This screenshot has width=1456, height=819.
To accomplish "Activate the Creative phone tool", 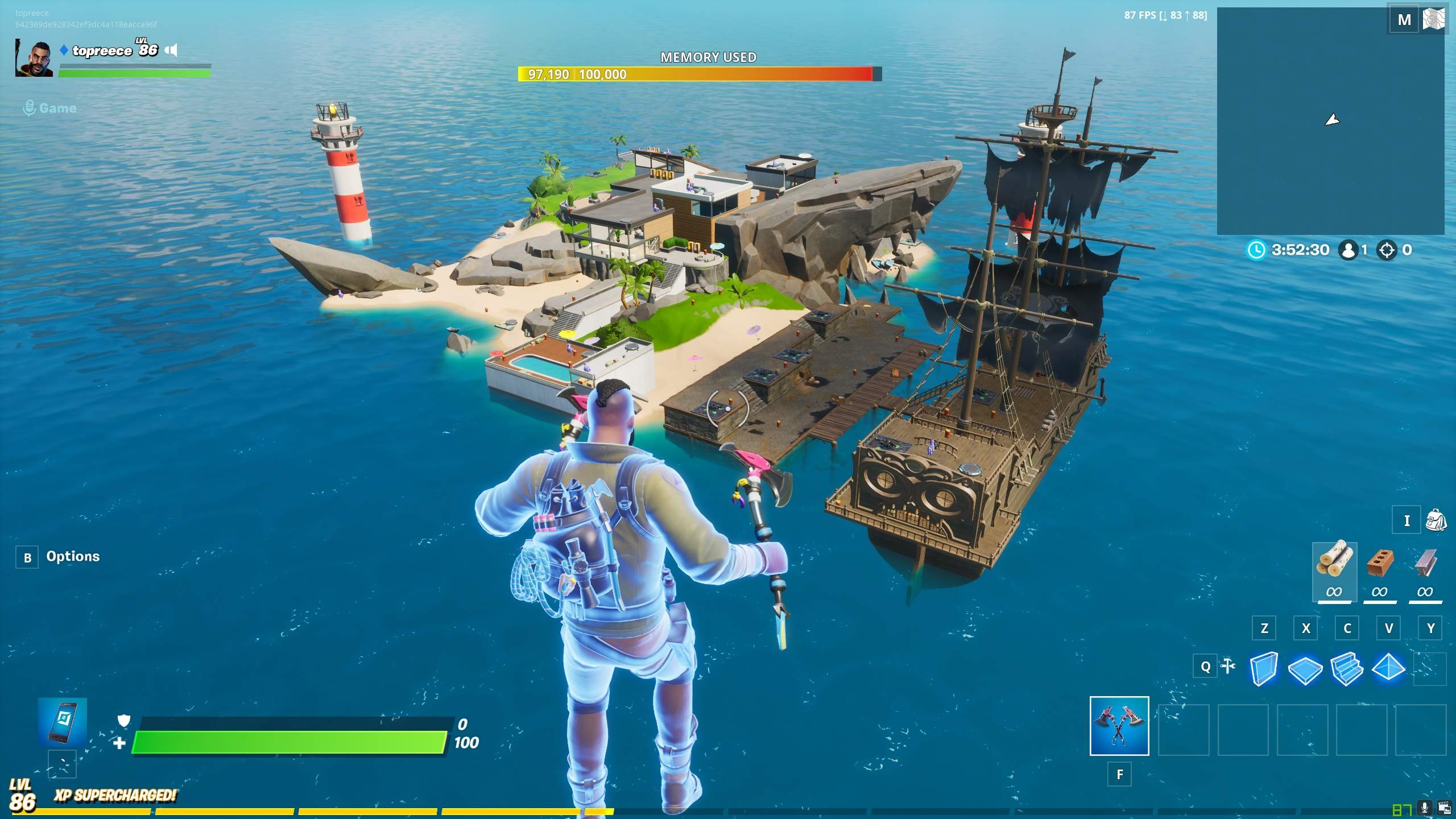I will 63,722.
